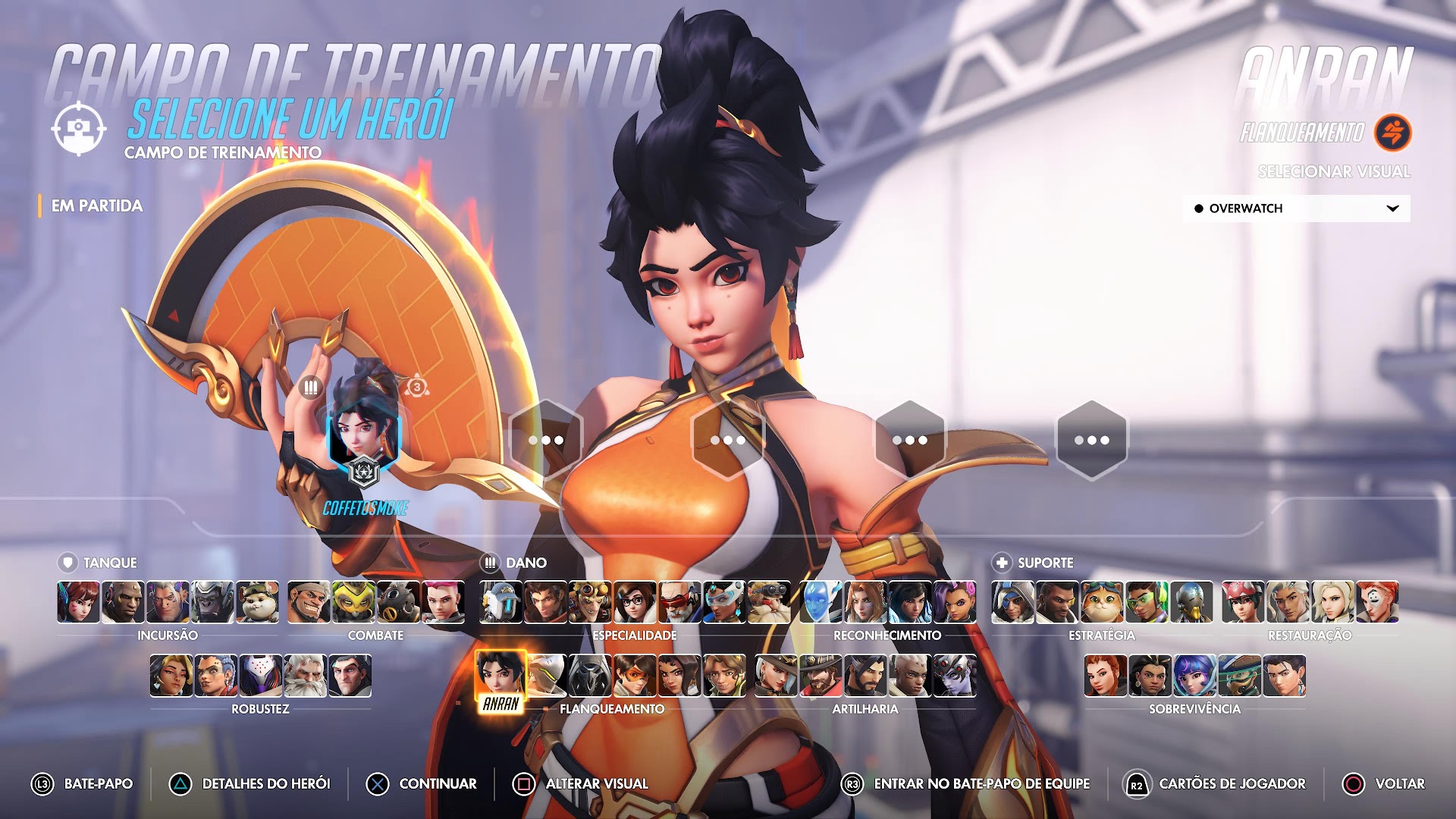Select blonde Mercy portrait
1456x819 pixels.
(x=1332, y=602)
